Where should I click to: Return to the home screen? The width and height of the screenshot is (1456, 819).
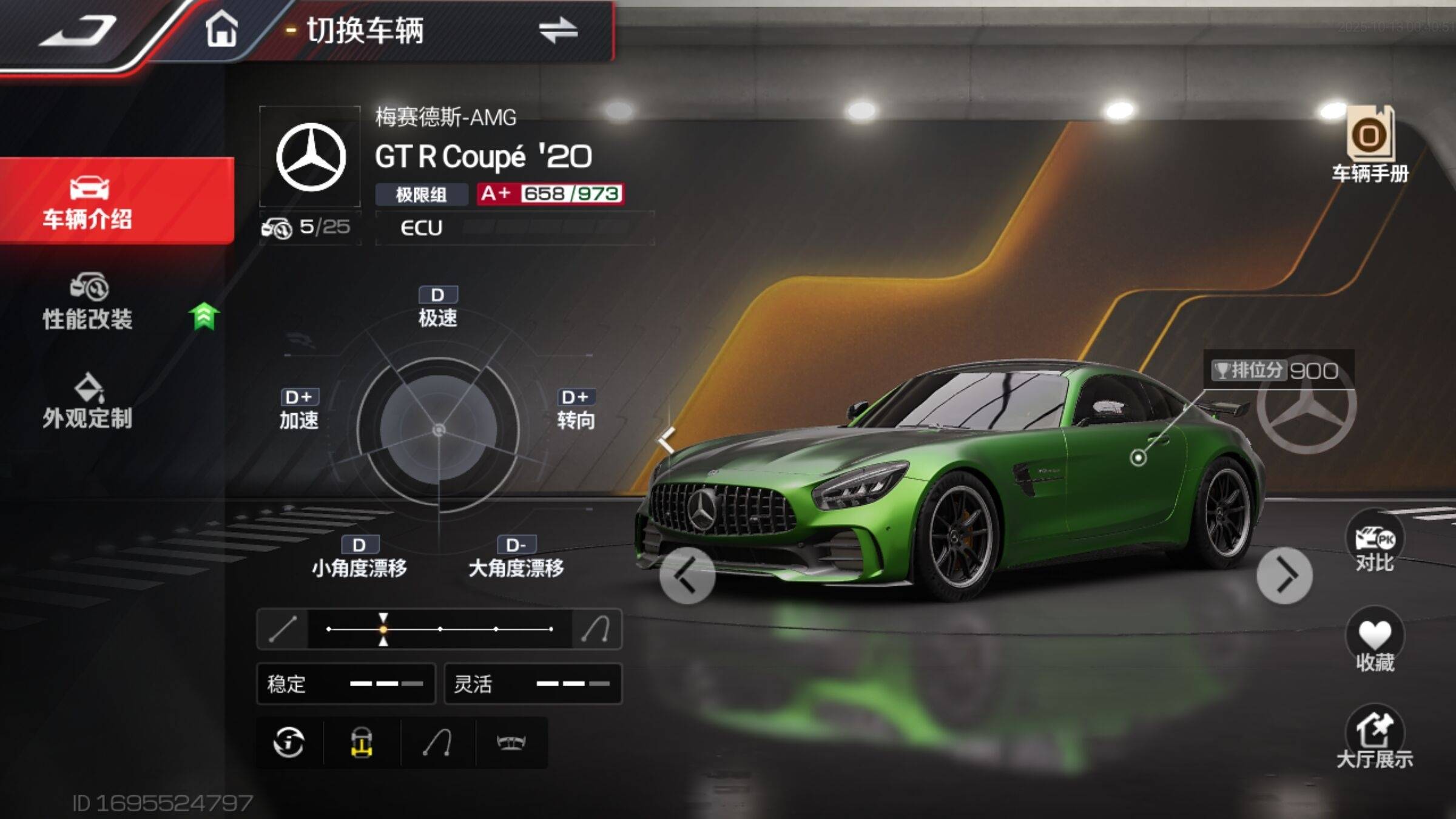click(221, 29)
